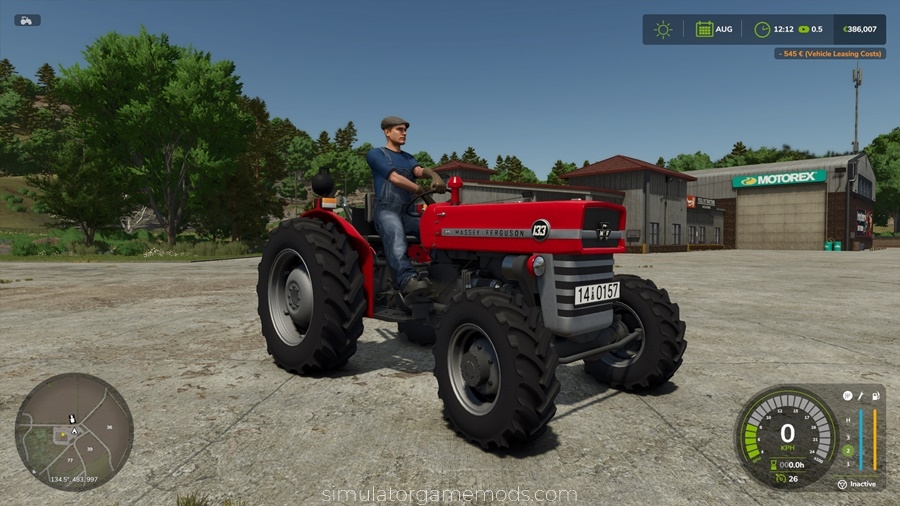
Task: Click the clock icon beside 12:12
Action: pyautogui.click(x=762, y=29)
